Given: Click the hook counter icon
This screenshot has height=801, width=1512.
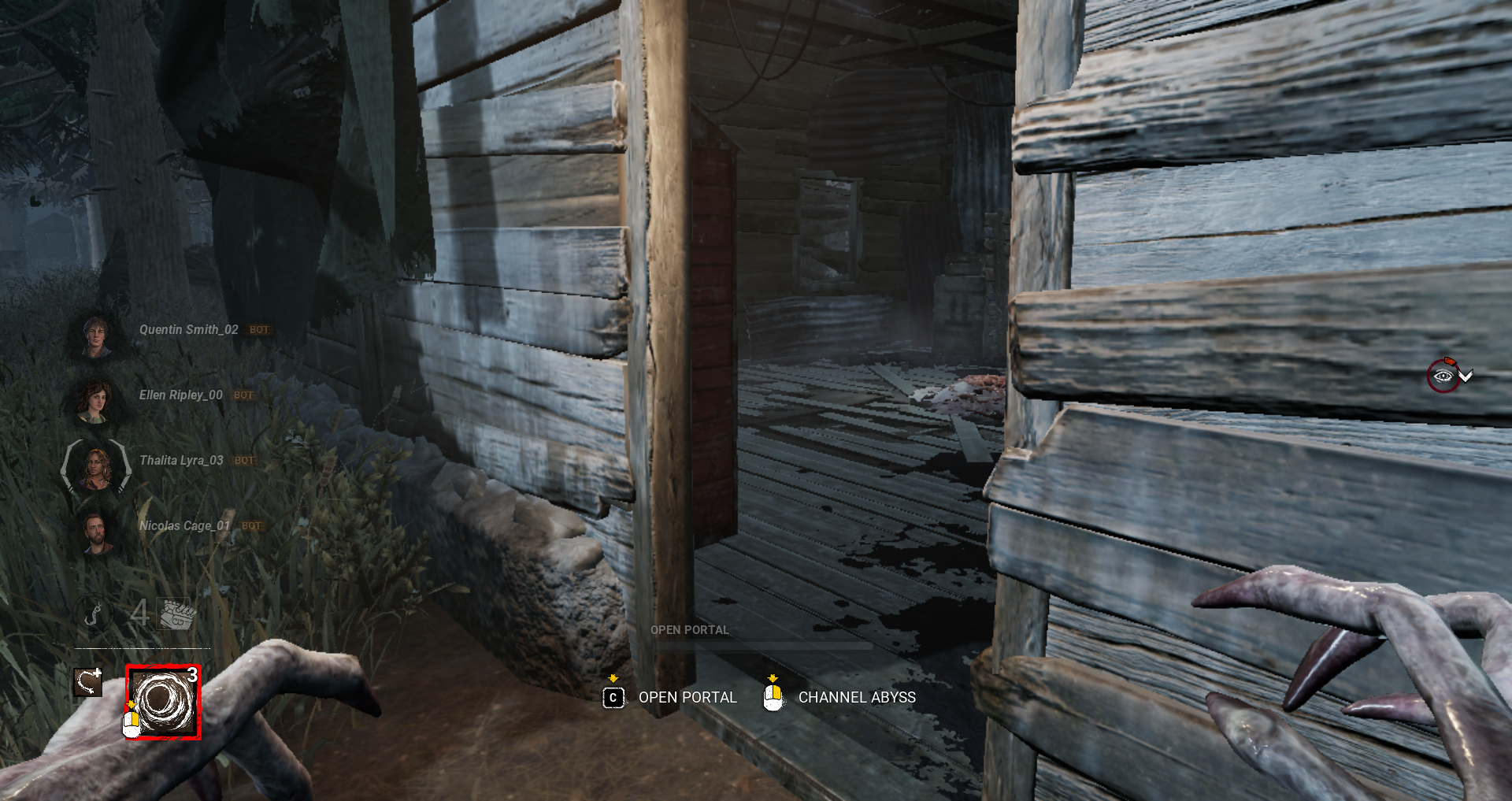Looking at the screenshot, I should click(92, 614).
